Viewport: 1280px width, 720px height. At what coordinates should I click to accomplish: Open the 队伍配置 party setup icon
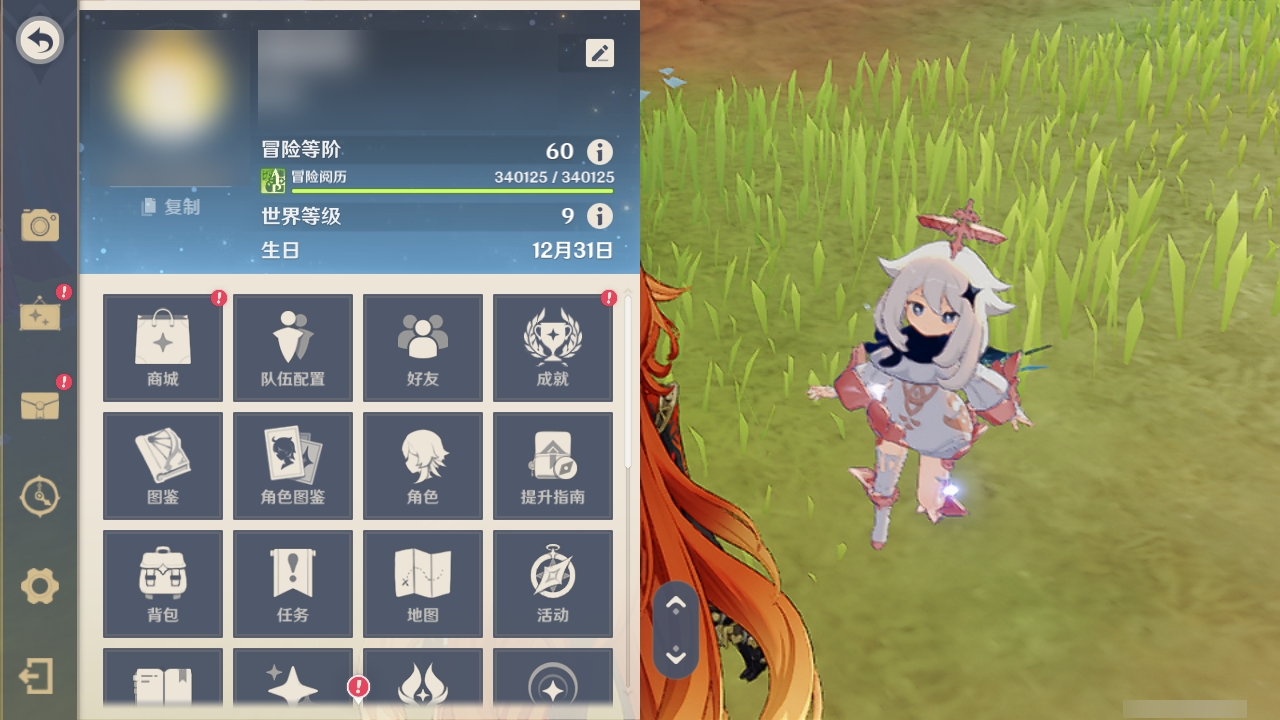(x=292, y=346)
